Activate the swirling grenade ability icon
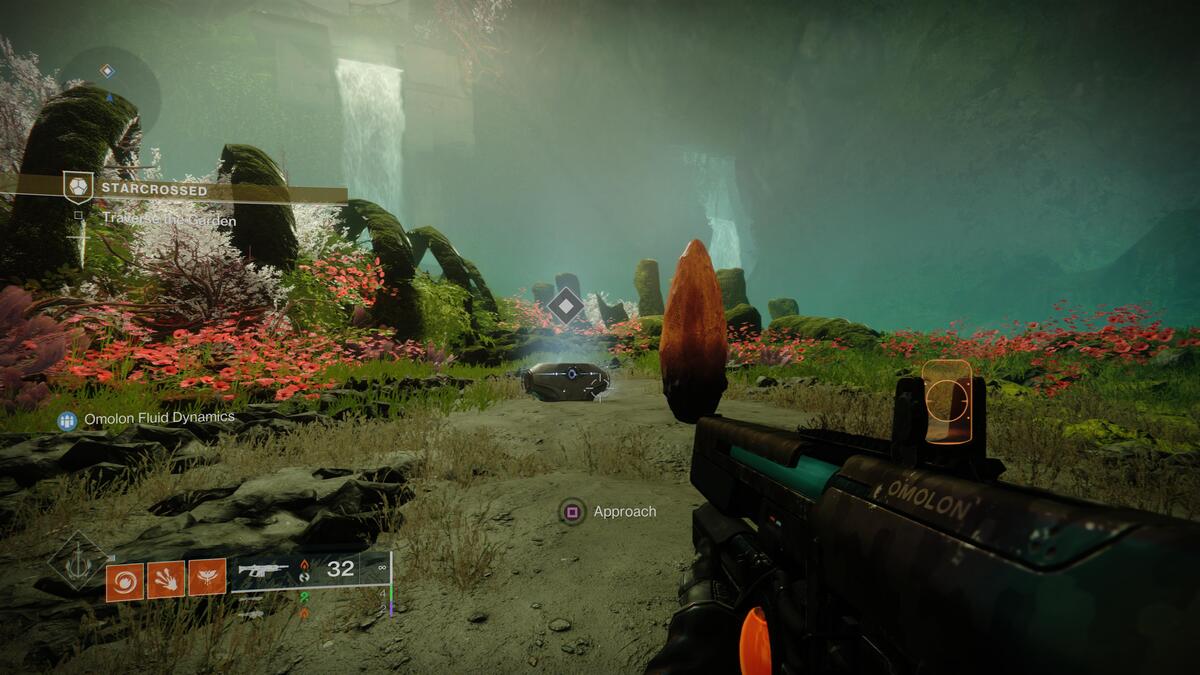Image resolution: width=1200 pixels, height=675 pixels. [x=125, y=581]
